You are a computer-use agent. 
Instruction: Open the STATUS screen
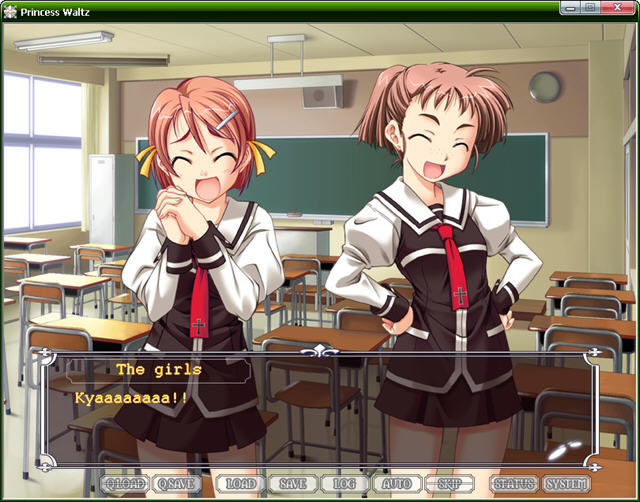click(x=514, y=484)
